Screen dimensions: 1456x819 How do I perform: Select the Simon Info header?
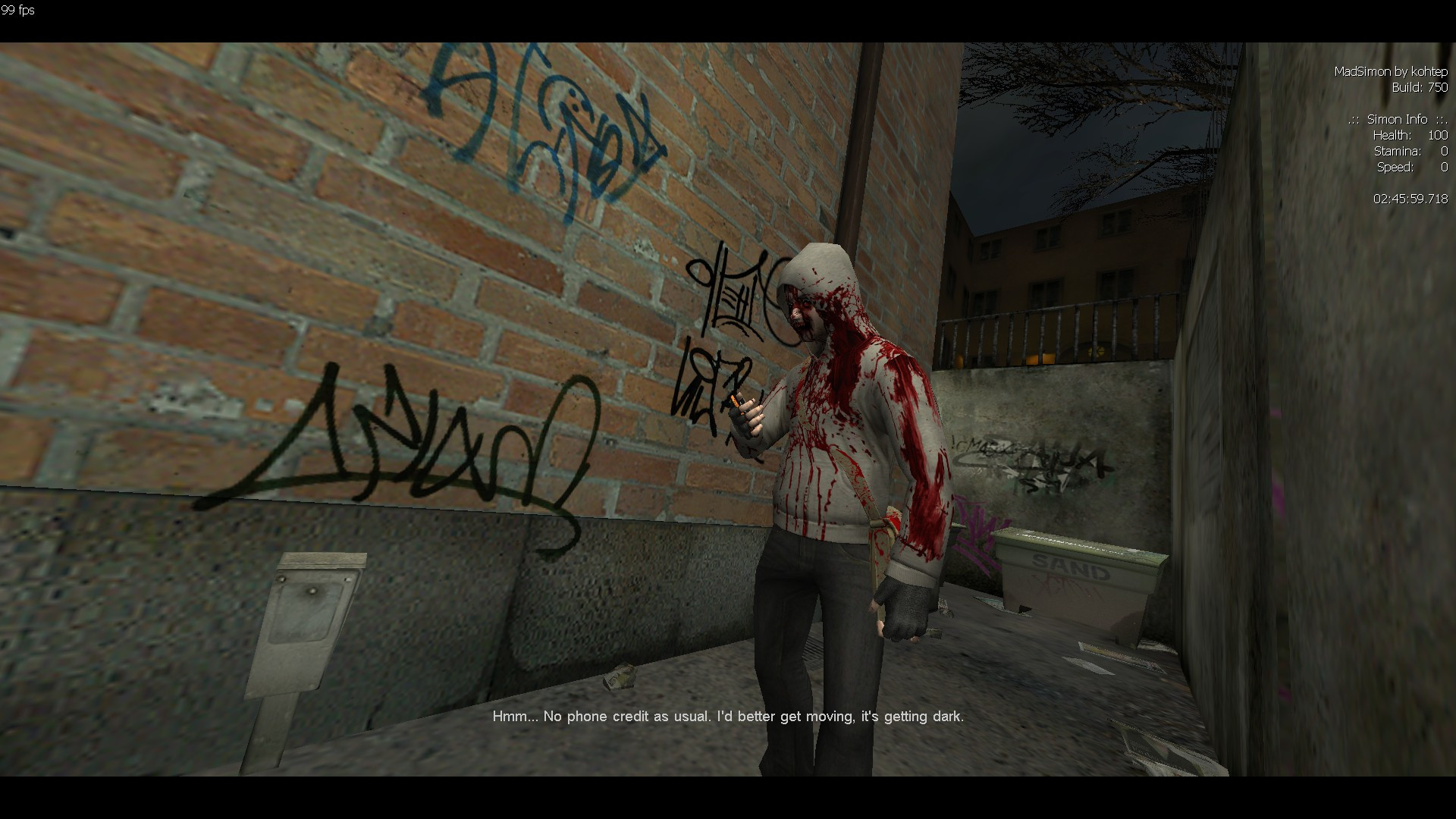point(1399,119)
